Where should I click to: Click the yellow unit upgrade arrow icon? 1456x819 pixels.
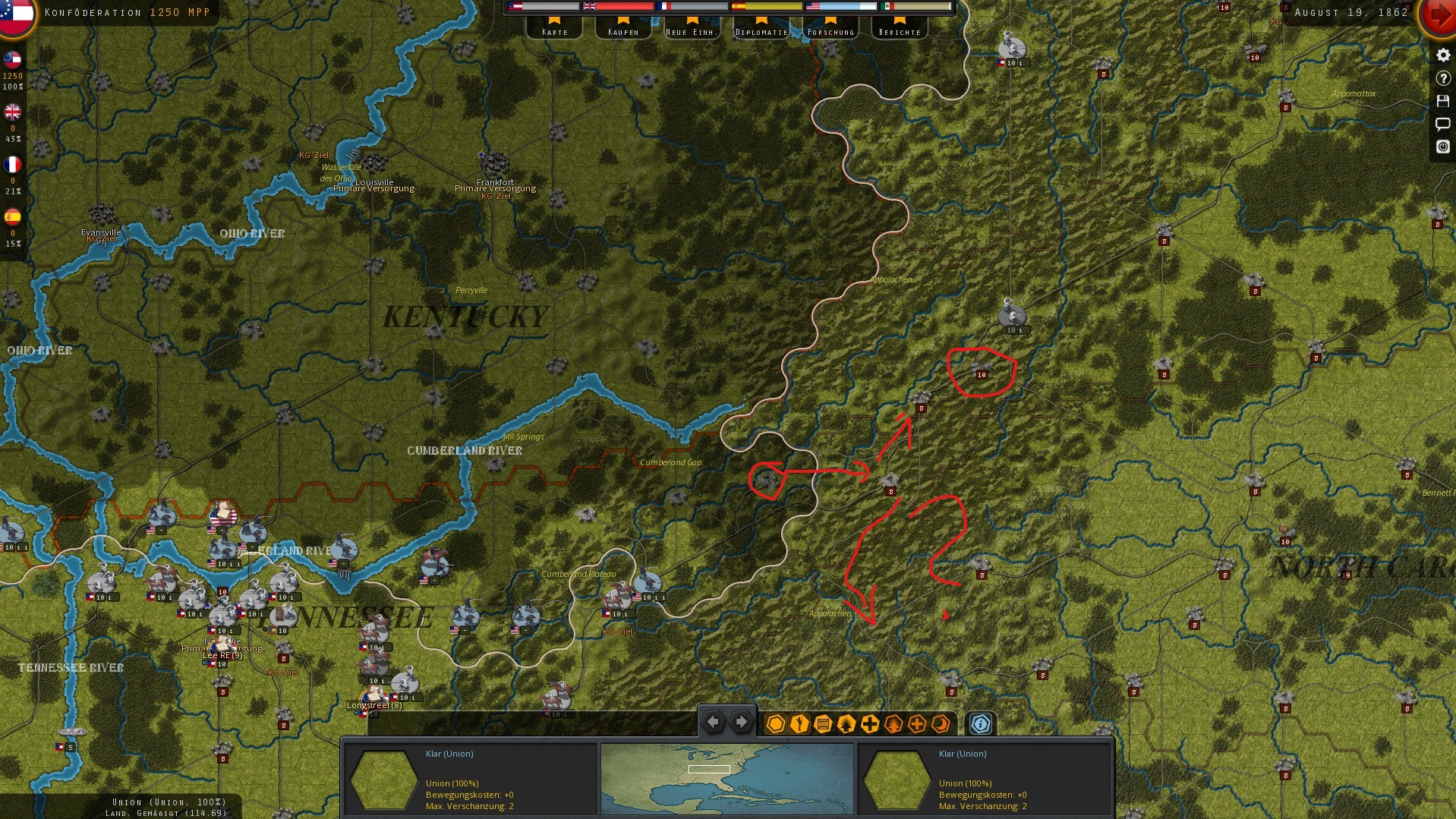coord(846,723)
